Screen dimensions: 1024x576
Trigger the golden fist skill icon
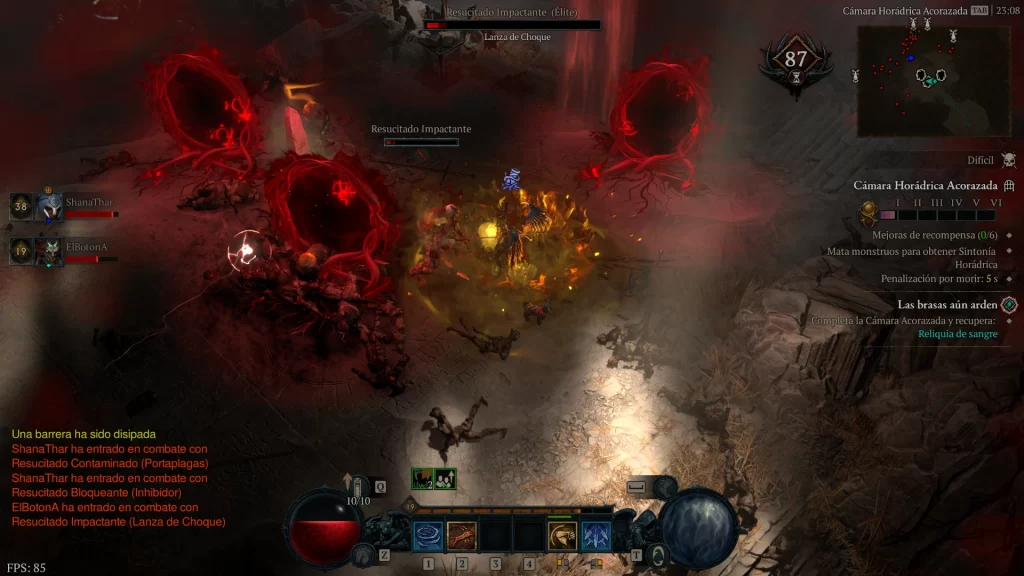pyautogui.click(x=562, y=536)
